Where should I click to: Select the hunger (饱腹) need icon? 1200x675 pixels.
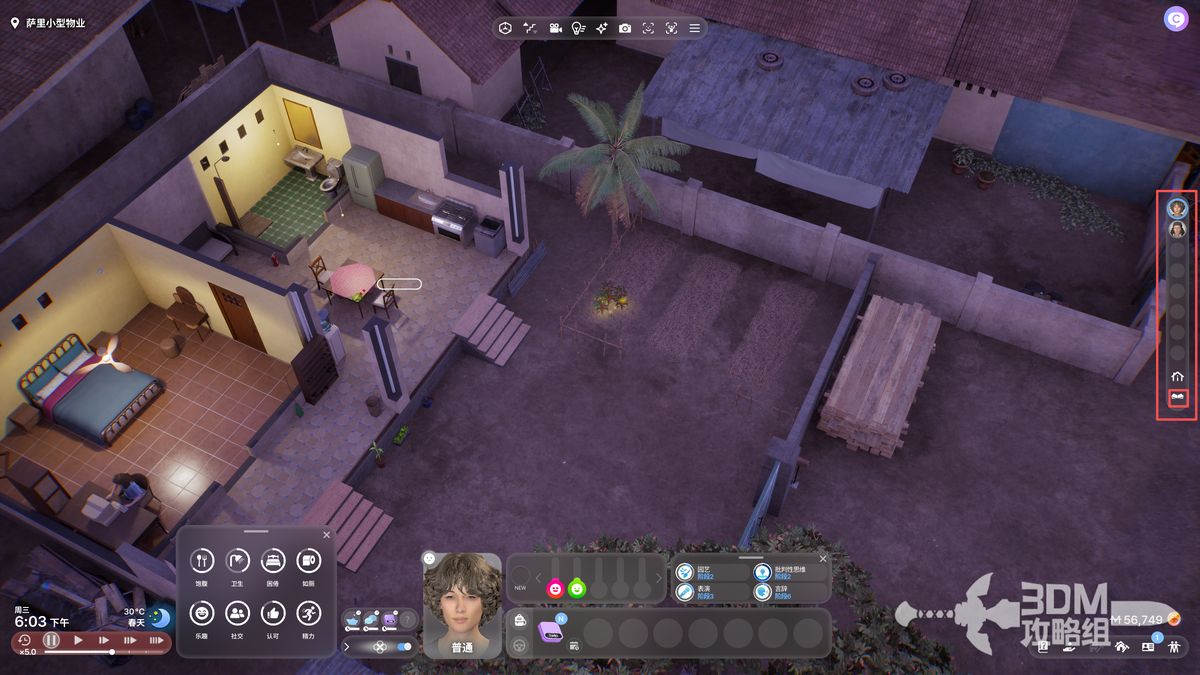(x=202, y=561)
